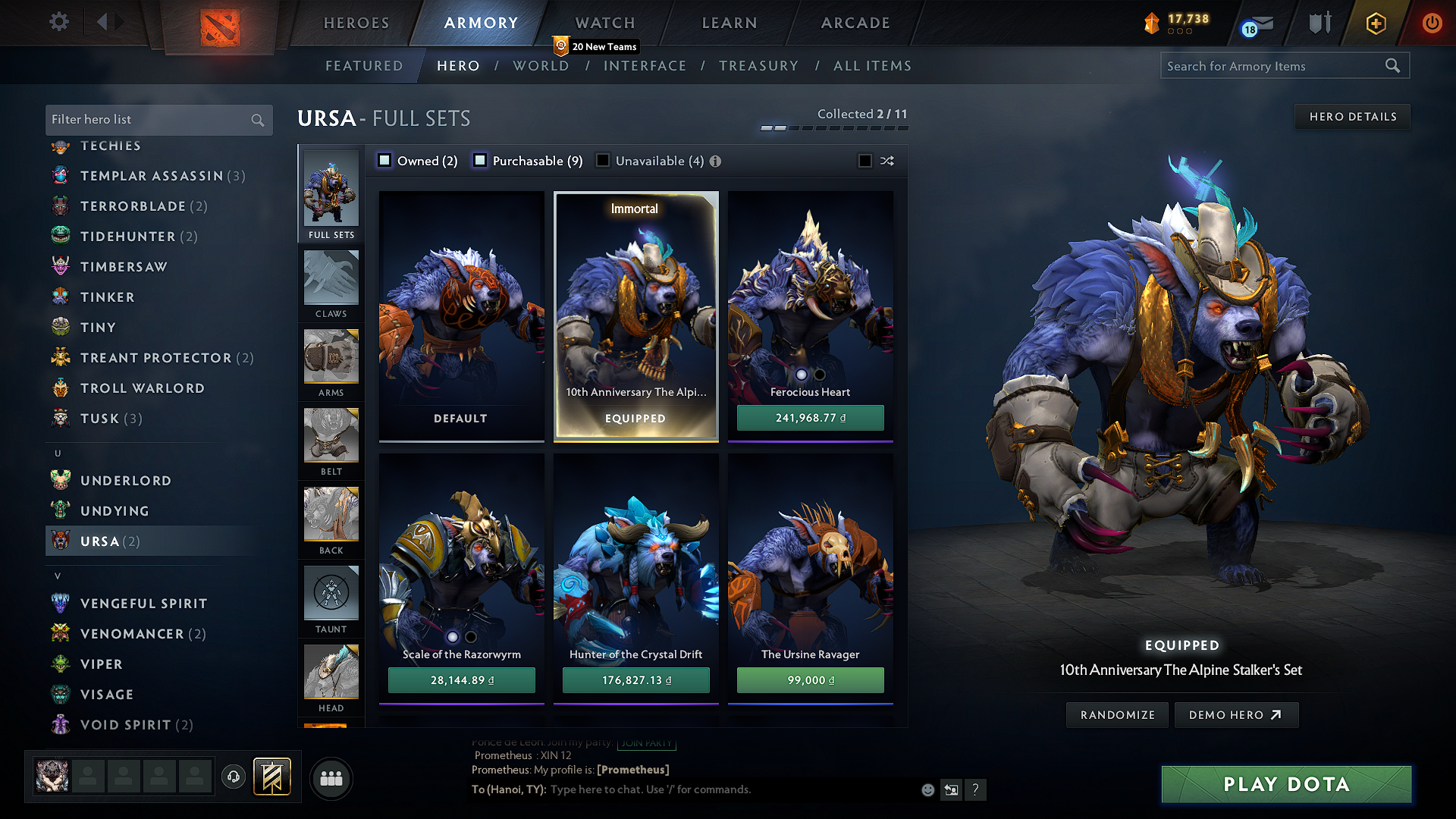Select the Head item slot

pos(331,676)
